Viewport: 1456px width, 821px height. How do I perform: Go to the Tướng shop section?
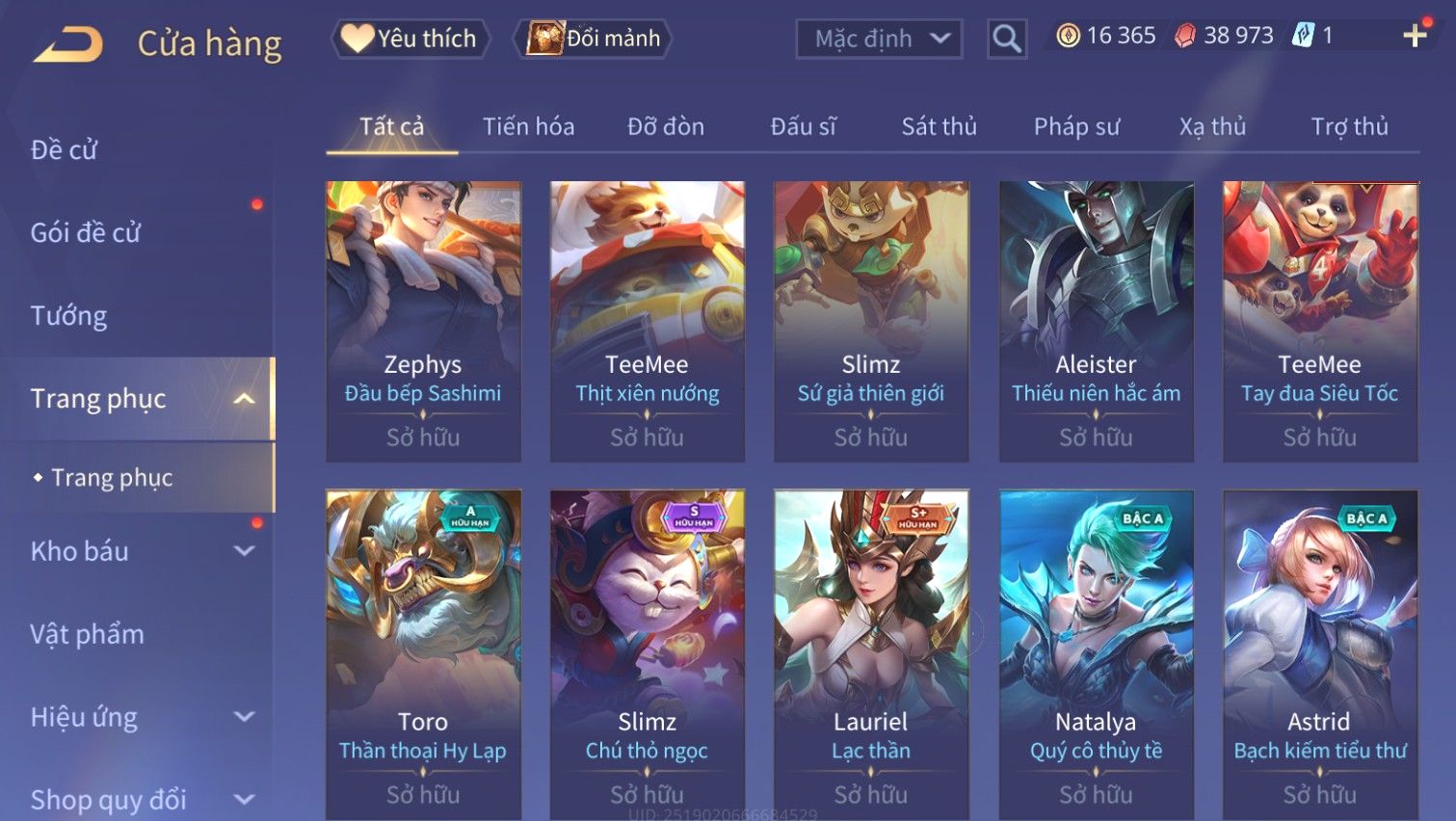pyautogui.click(x=68, y=315)
